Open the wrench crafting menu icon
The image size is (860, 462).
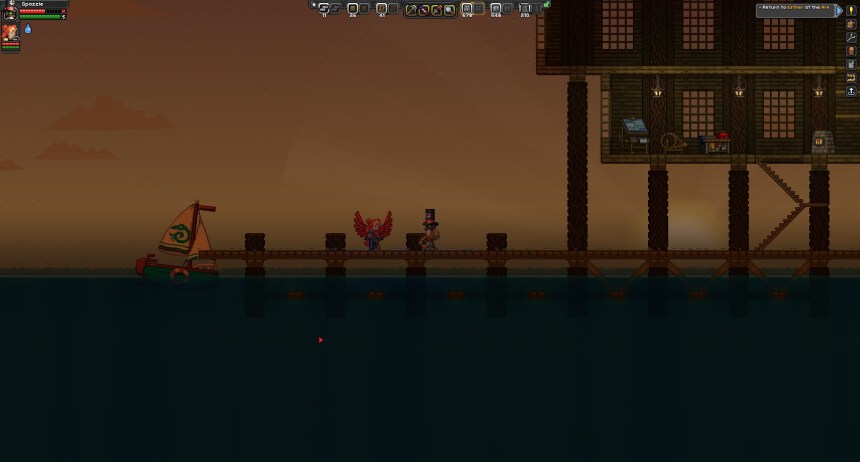(x=852, y=37)
